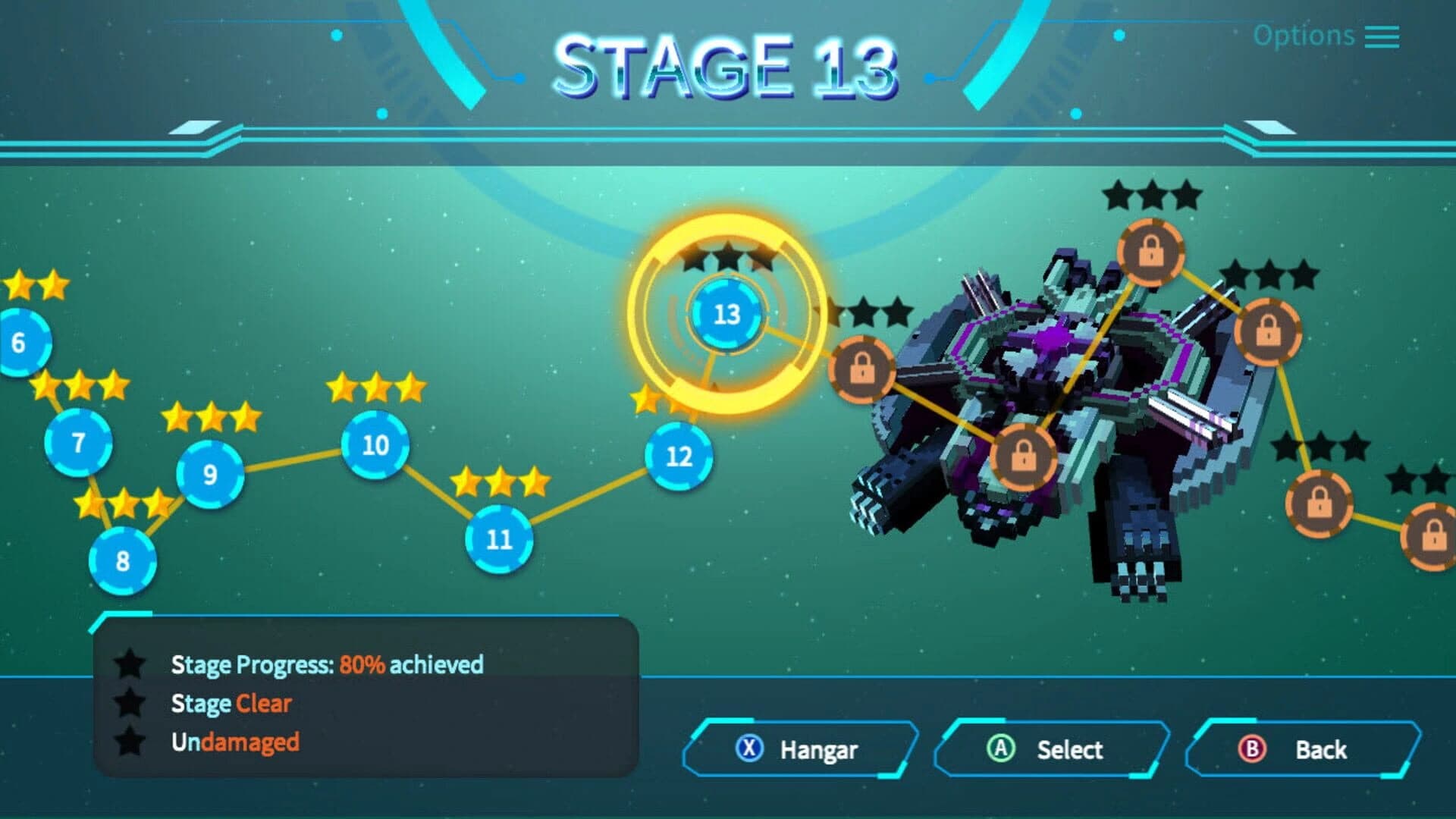
Task: Click the Stage 8 node
Action: click(x=124, y=562)
